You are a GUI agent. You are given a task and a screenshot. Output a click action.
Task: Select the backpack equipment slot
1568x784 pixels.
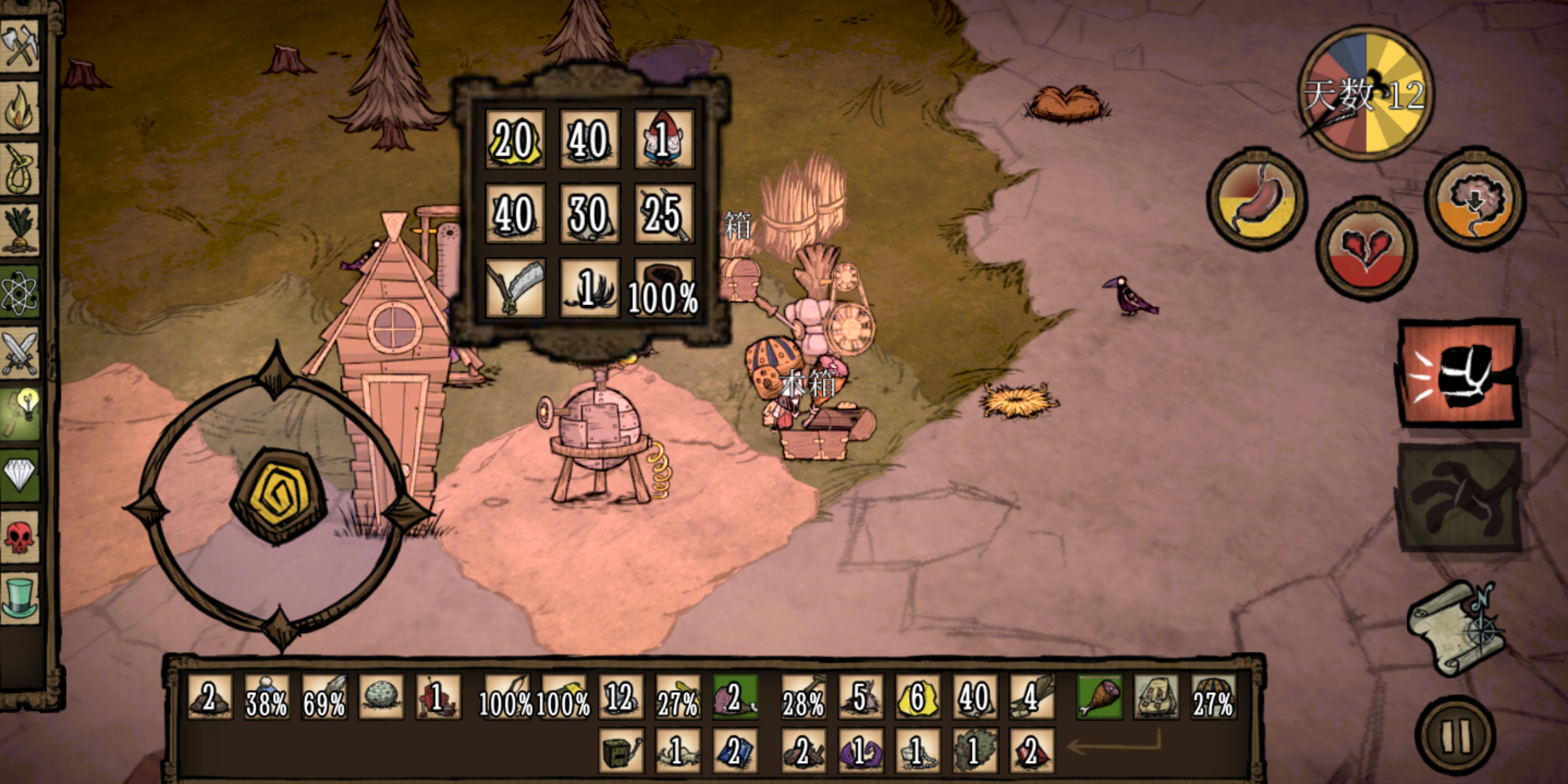(1156, 698)
